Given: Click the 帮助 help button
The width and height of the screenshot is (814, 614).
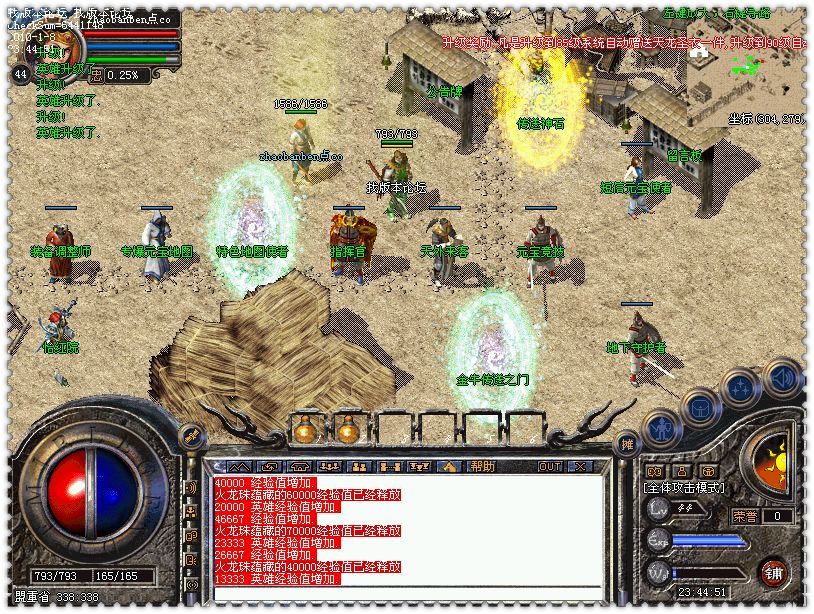Looking at the screenshot, I should point(483,466).
